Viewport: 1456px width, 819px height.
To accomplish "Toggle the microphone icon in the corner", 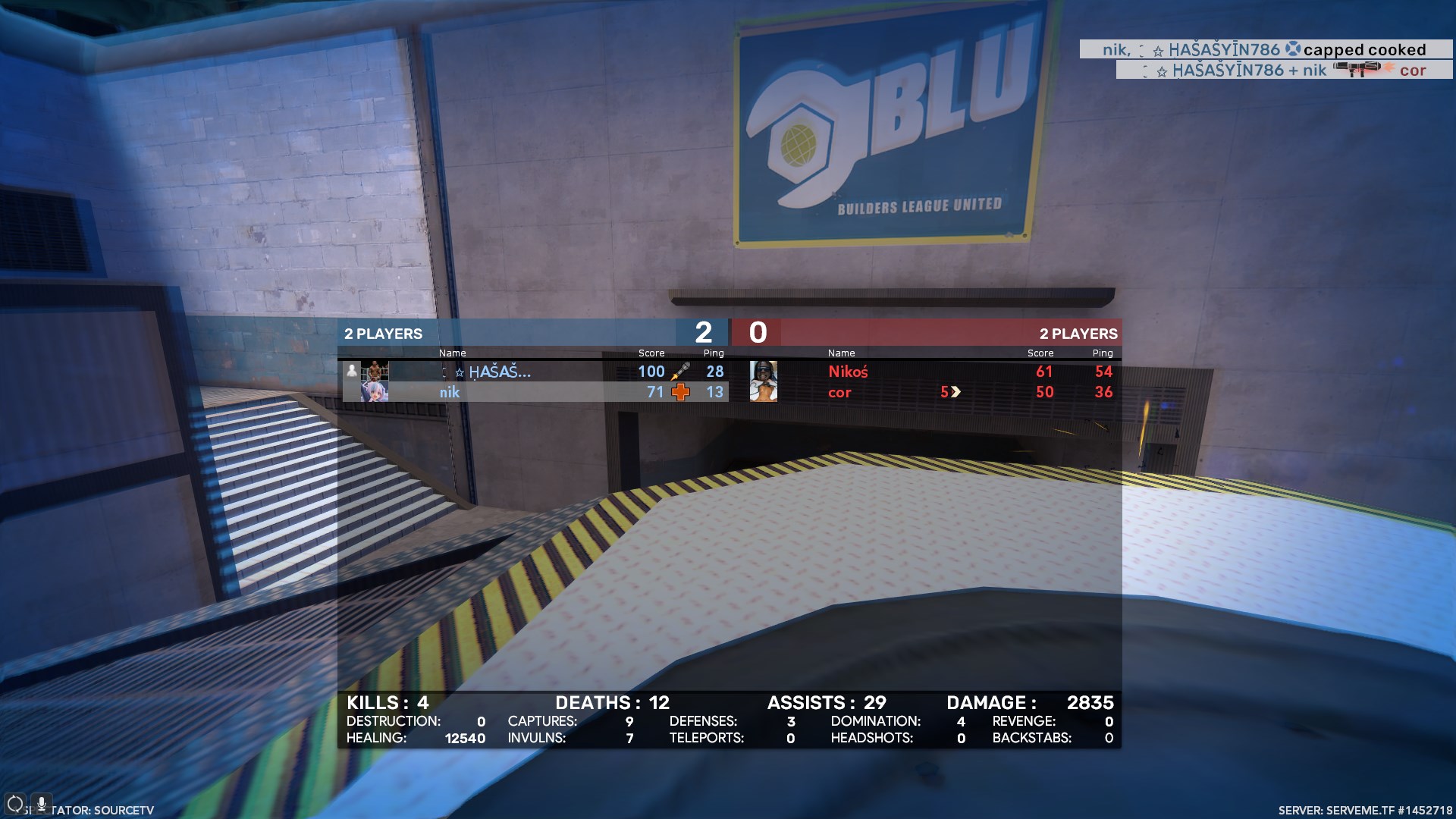I will [41, 803].
